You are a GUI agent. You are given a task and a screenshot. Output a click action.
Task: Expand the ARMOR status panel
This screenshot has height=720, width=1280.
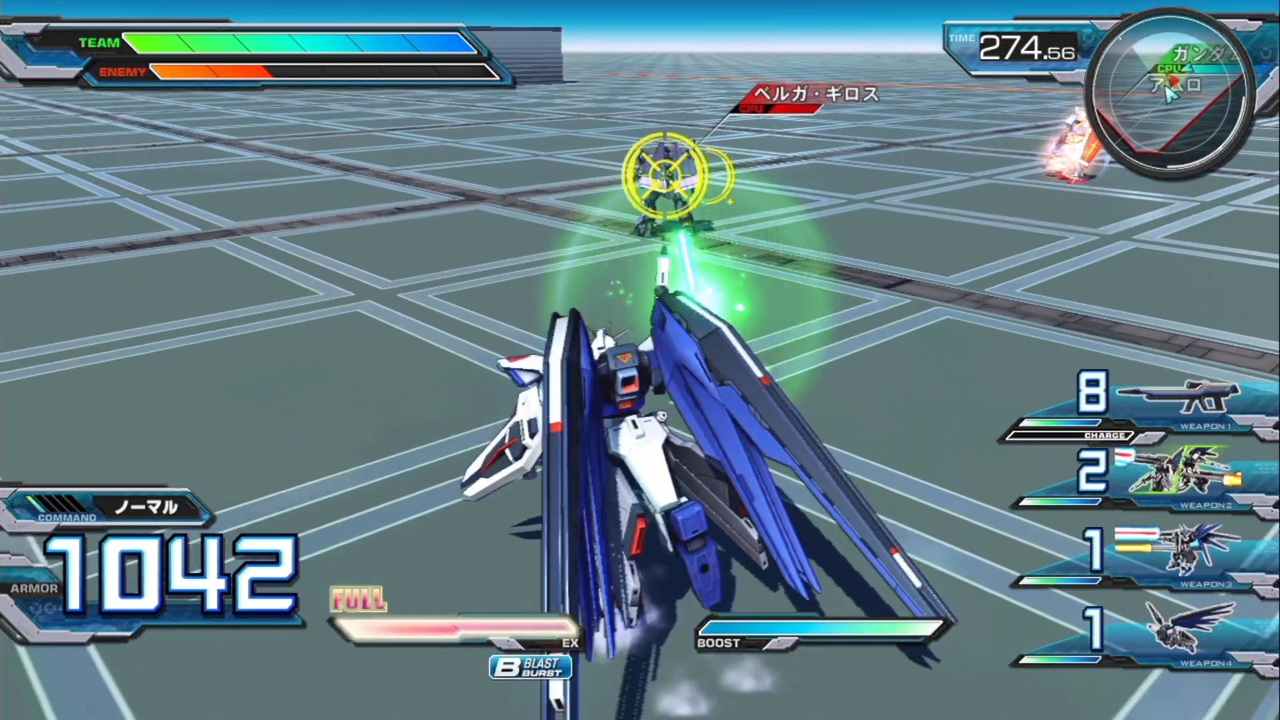[35, 588]
